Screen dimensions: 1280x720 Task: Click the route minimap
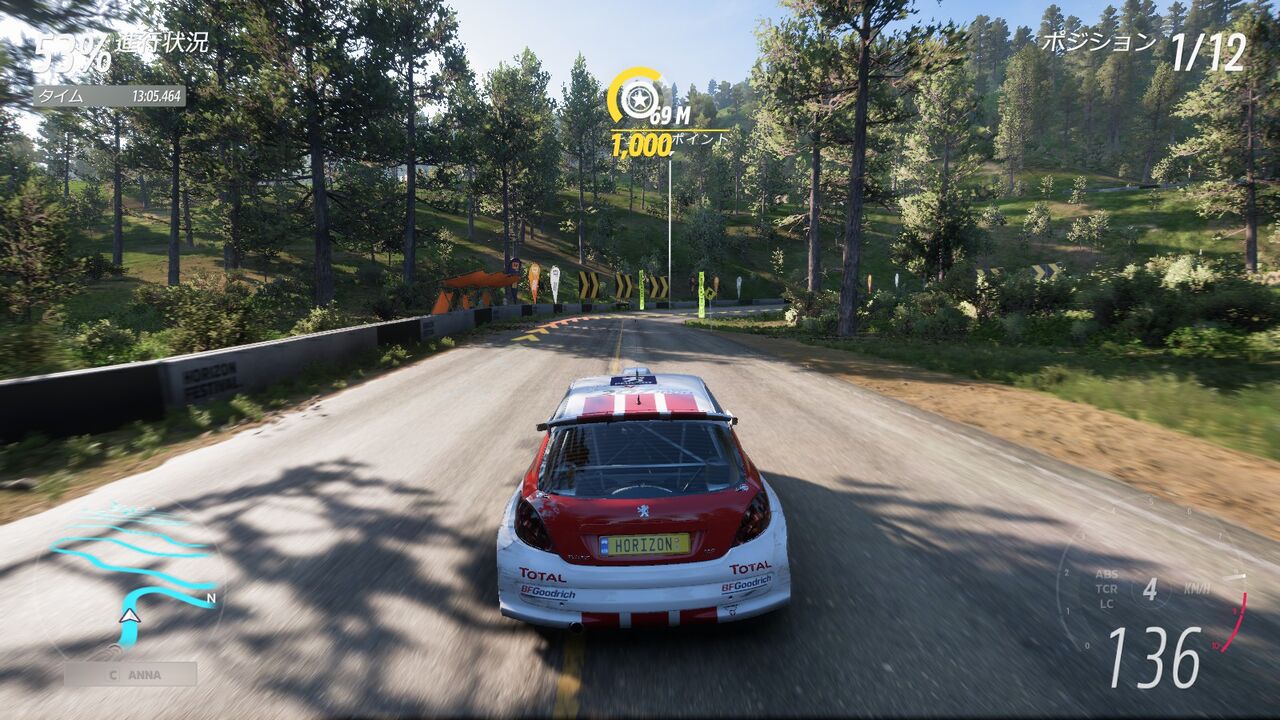pos(130,580)
